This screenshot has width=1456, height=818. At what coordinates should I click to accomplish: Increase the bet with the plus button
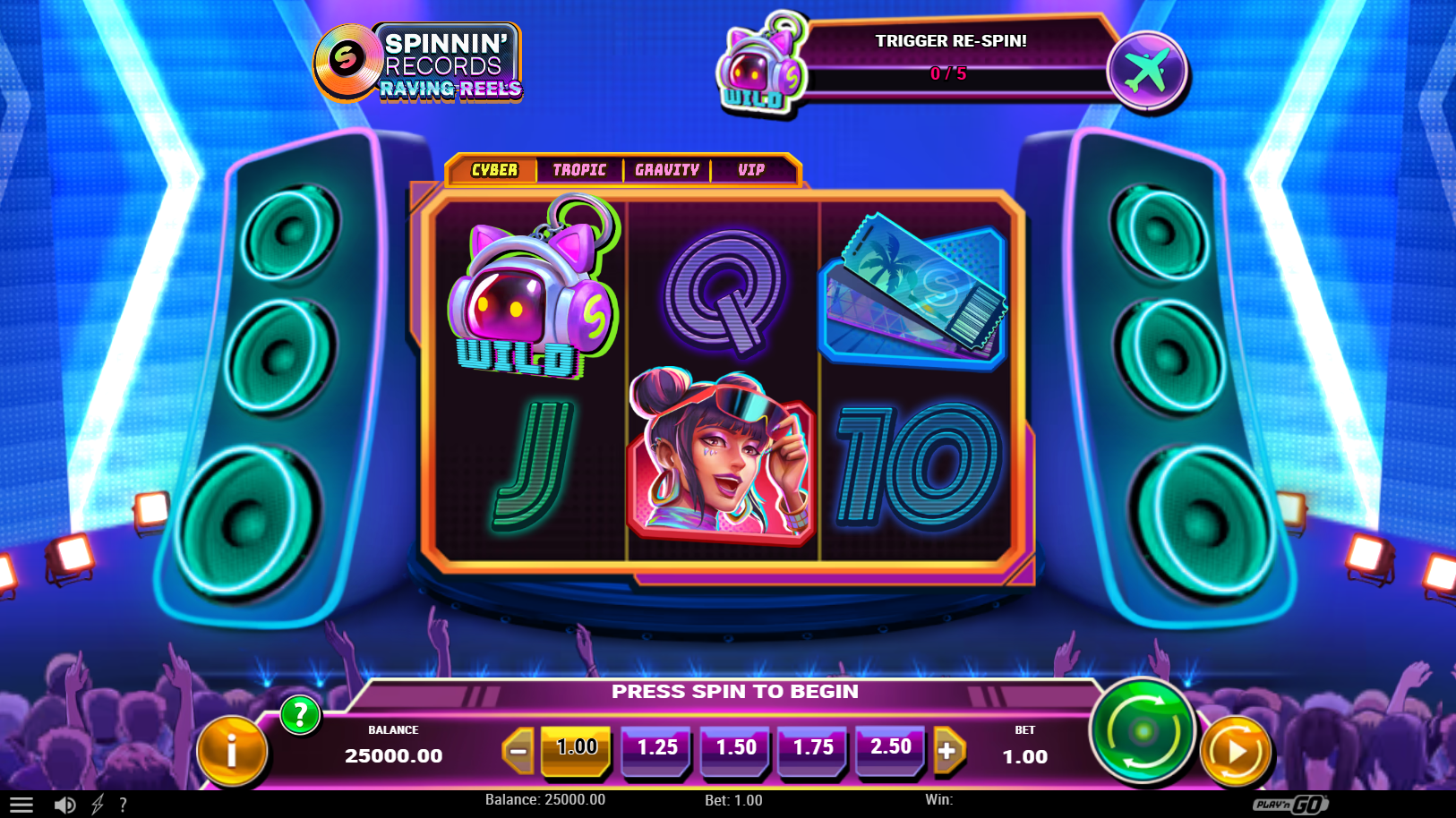pyautogui.click(x=950, y=750)
